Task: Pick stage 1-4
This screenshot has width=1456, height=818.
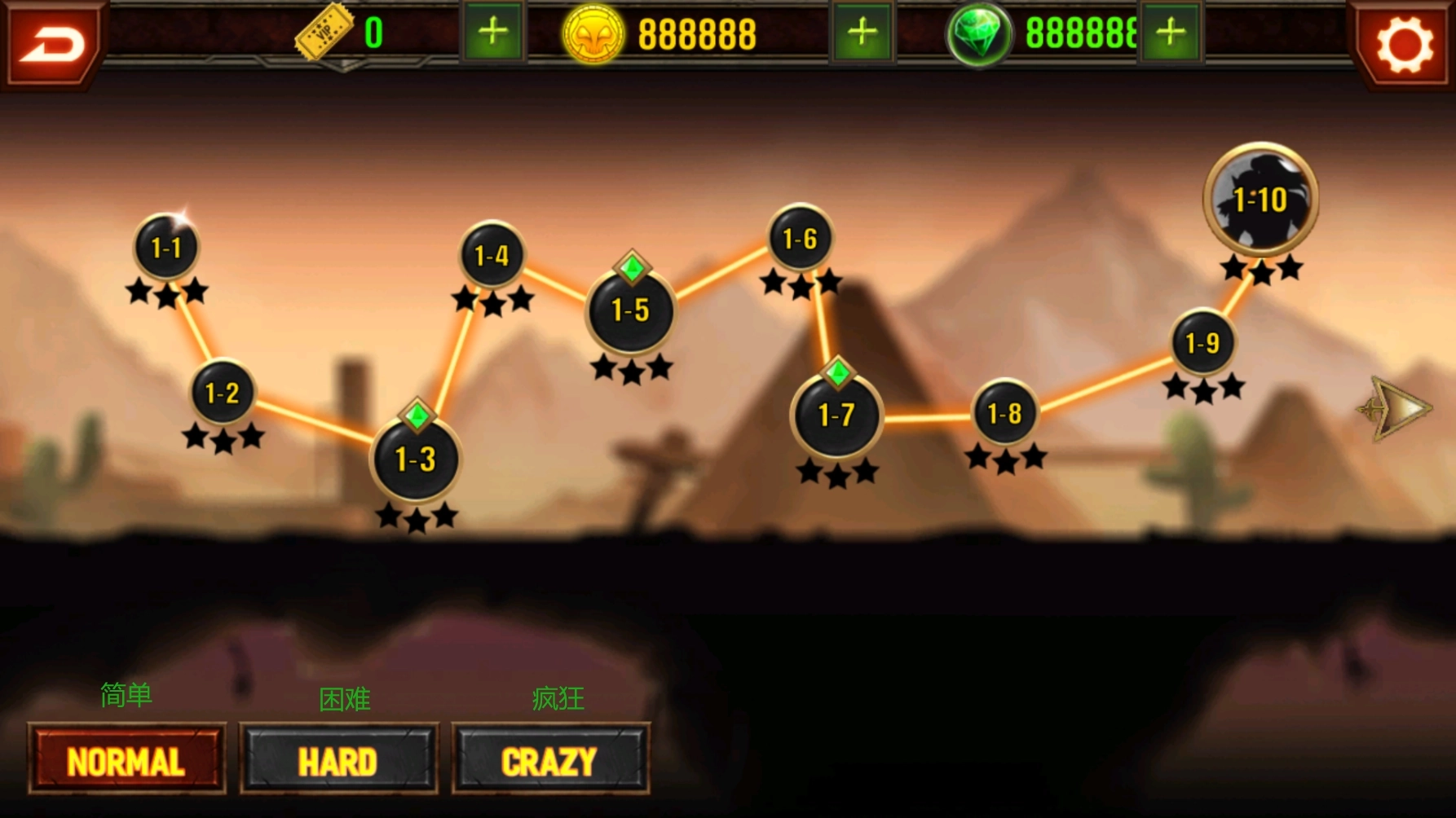Action: [492, 256]
